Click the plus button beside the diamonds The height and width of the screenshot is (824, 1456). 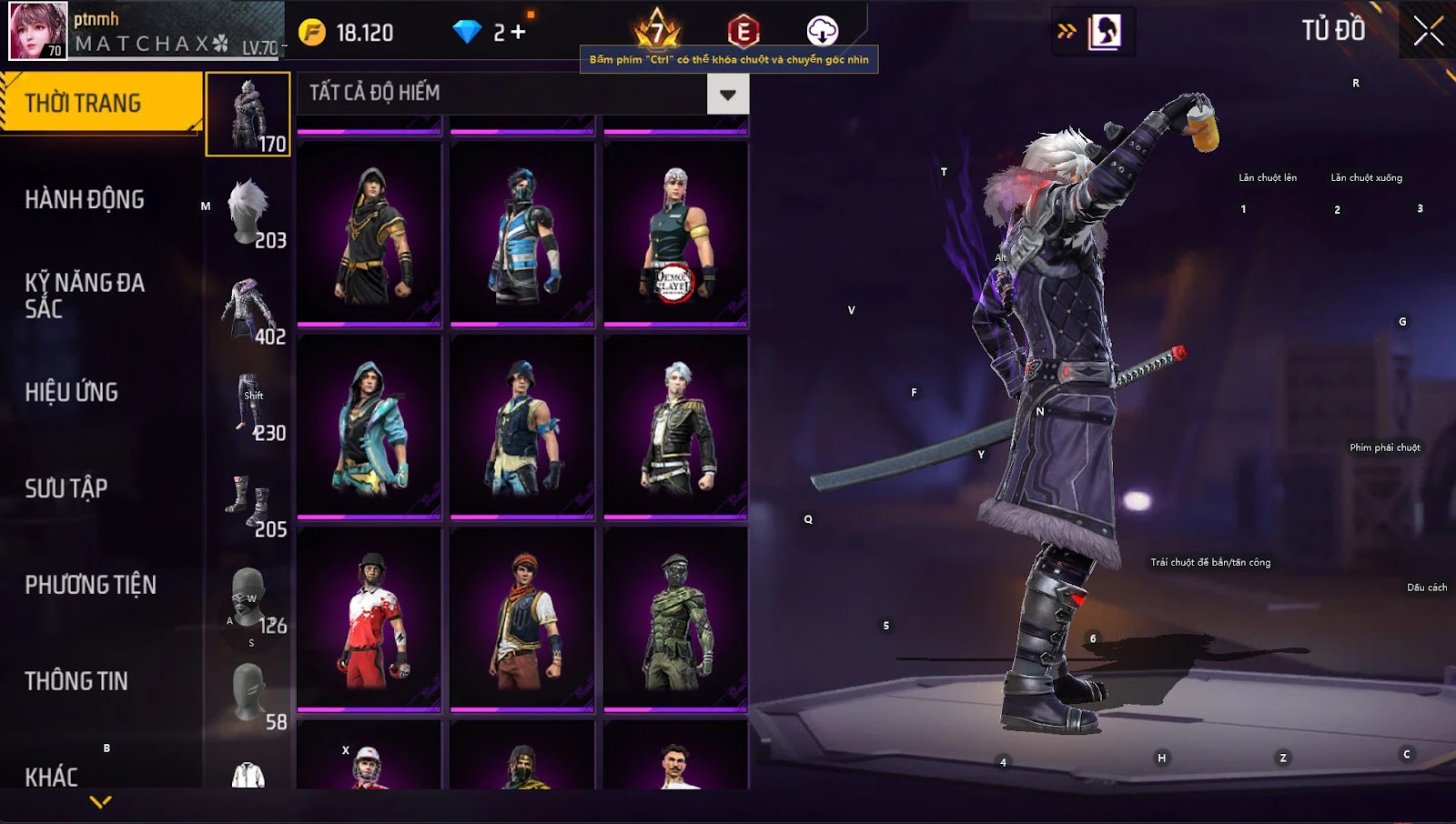point(518,33)
